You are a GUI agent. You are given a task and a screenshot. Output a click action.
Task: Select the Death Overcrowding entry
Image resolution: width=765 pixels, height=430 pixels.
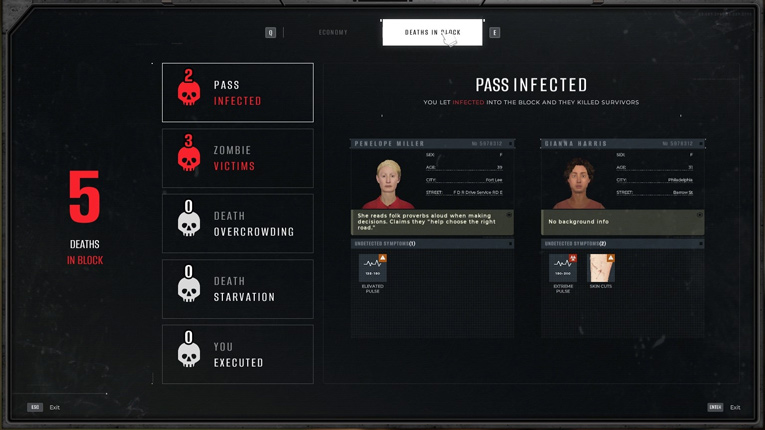pyautogui.click(x=237, y=224)
